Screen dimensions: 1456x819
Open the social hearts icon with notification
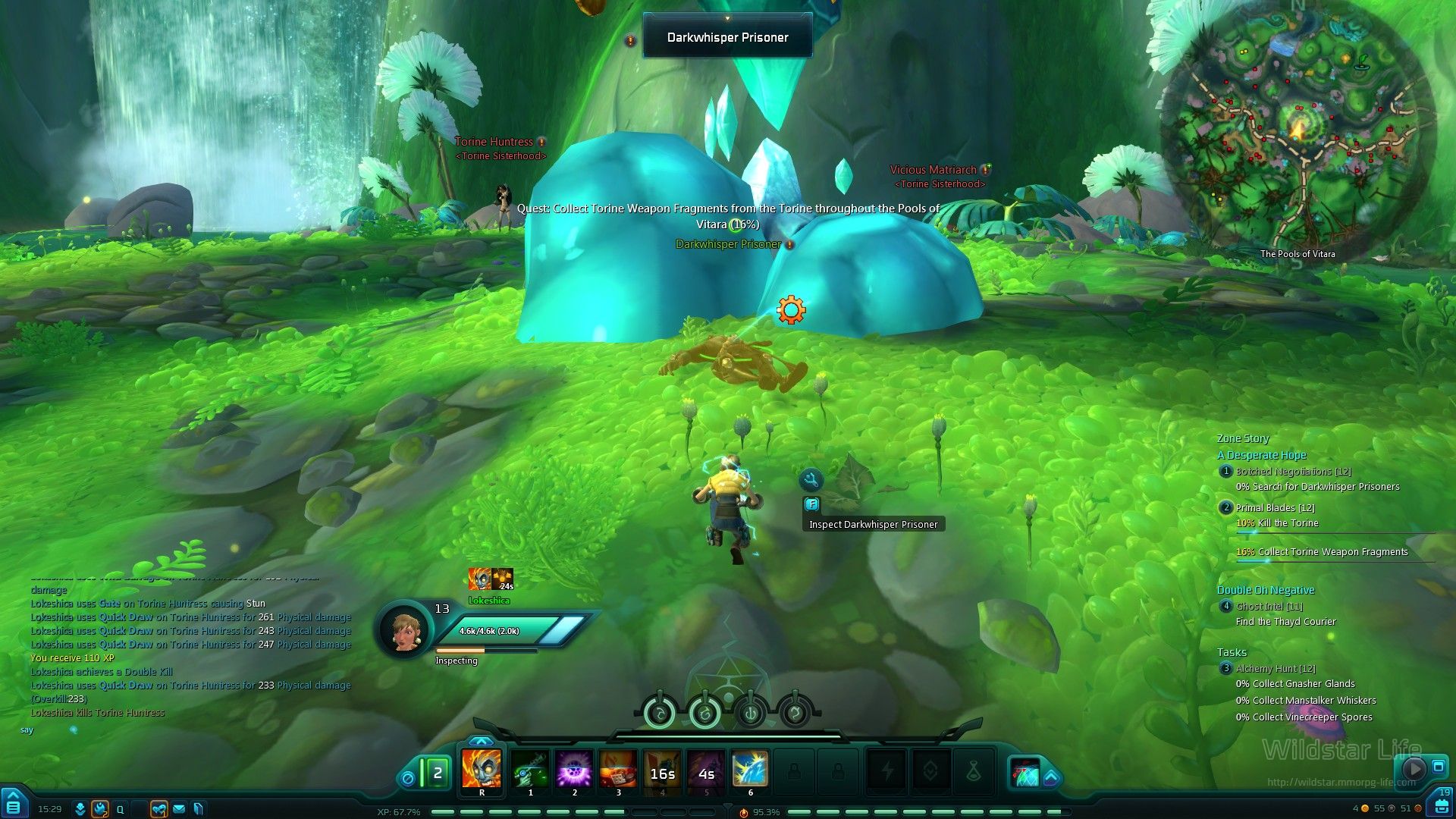click(158, 809)
